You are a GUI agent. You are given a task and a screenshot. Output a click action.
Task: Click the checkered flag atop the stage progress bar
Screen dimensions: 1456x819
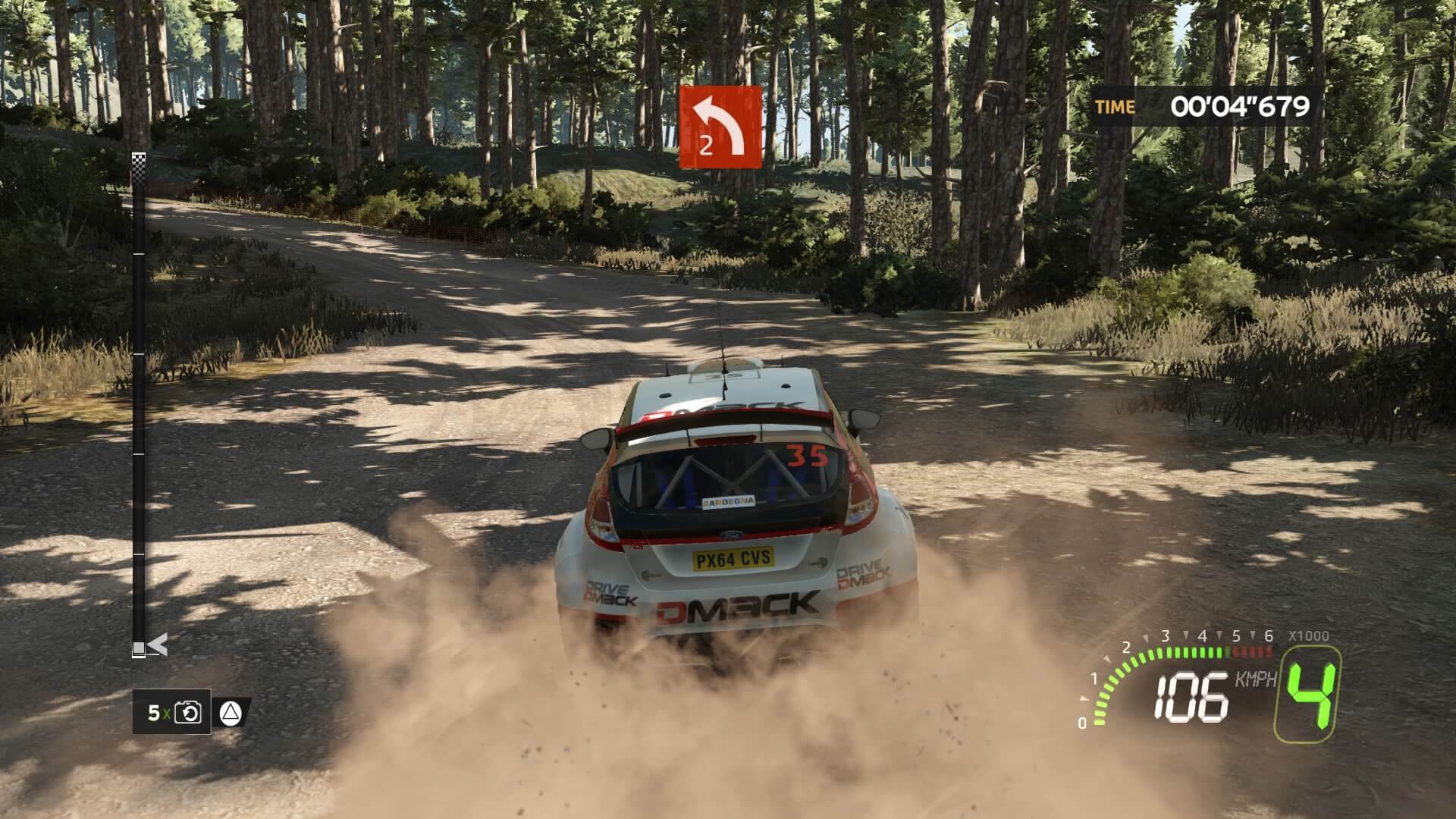point(139,158)
